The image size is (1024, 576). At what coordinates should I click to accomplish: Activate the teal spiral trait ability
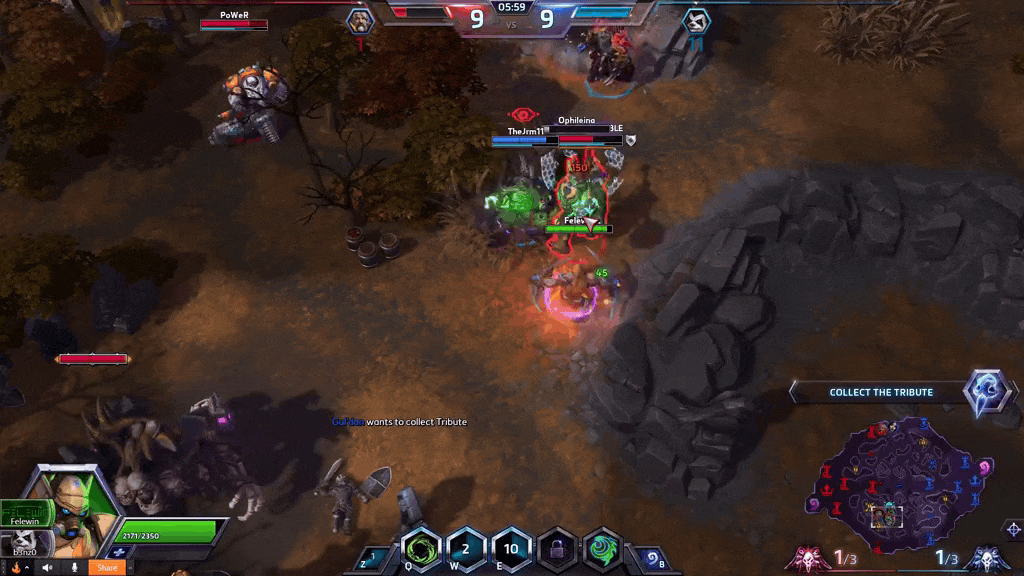pyautogui.click(x=602, y=549)
